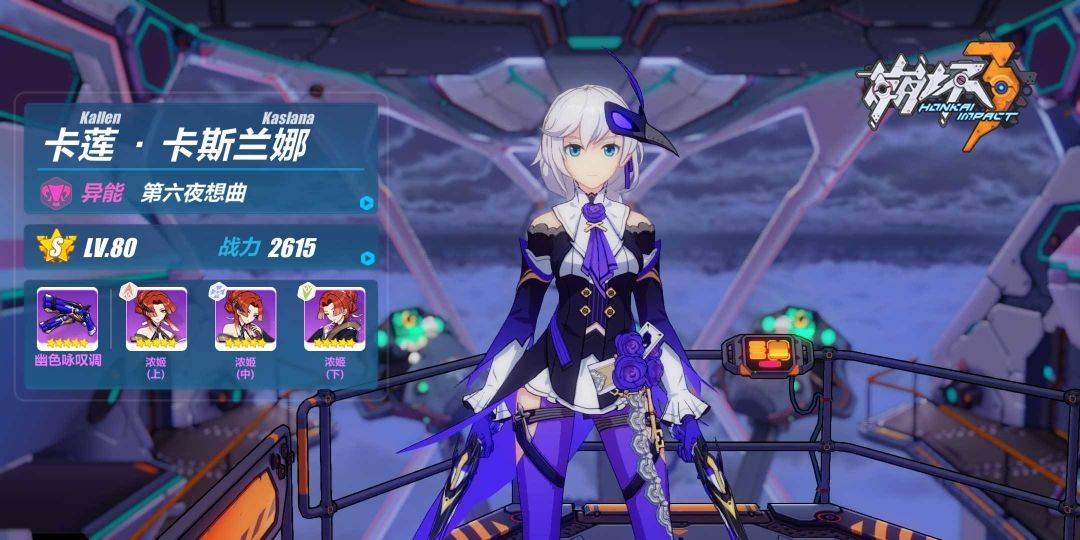This screenshot has height=540, width=1080.
Task: Expand the arrow beside 第六夜想曲
Action: [367, 202]
